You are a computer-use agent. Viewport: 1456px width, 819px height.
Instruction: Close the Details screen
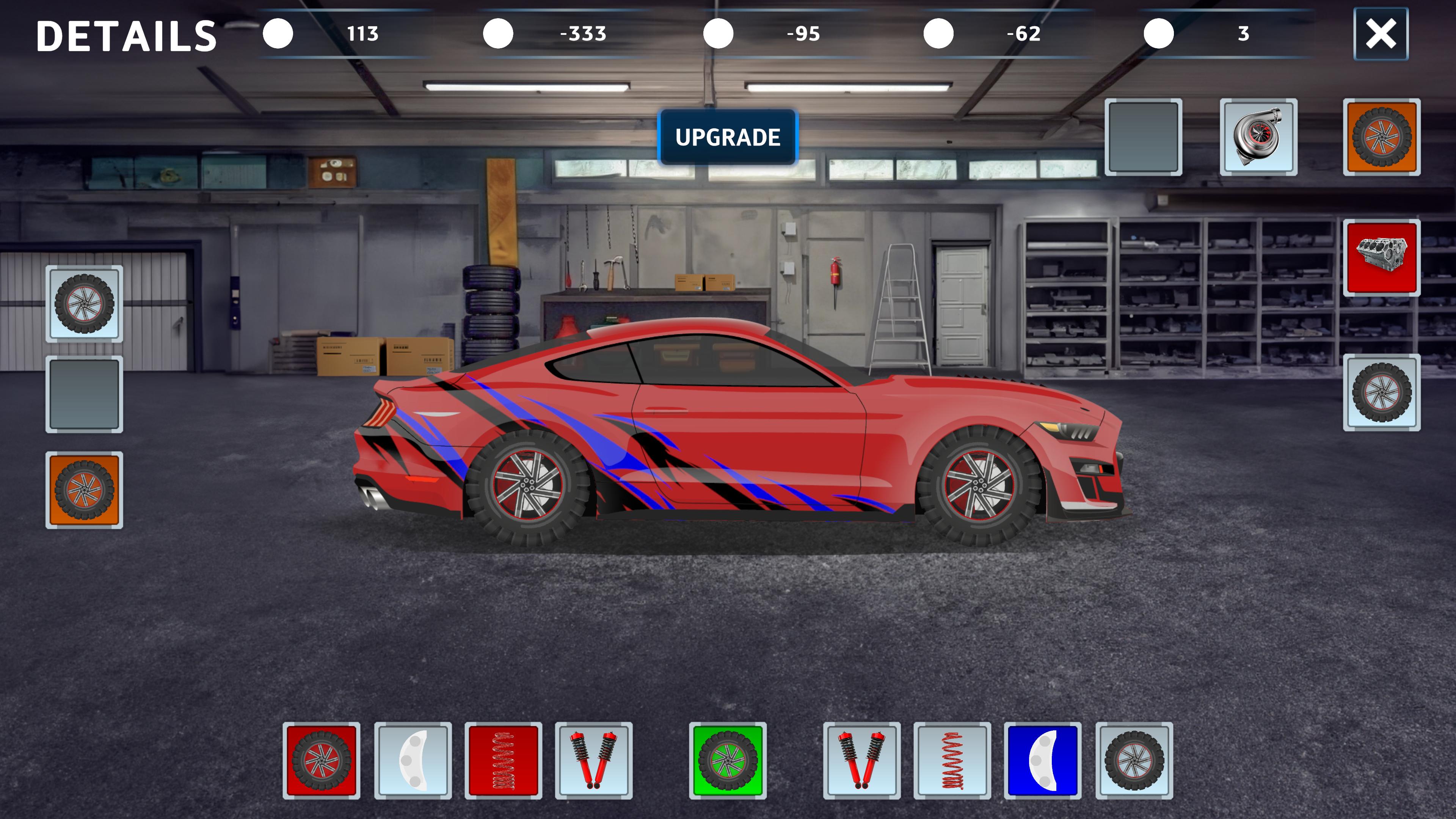click(1380, 34)
